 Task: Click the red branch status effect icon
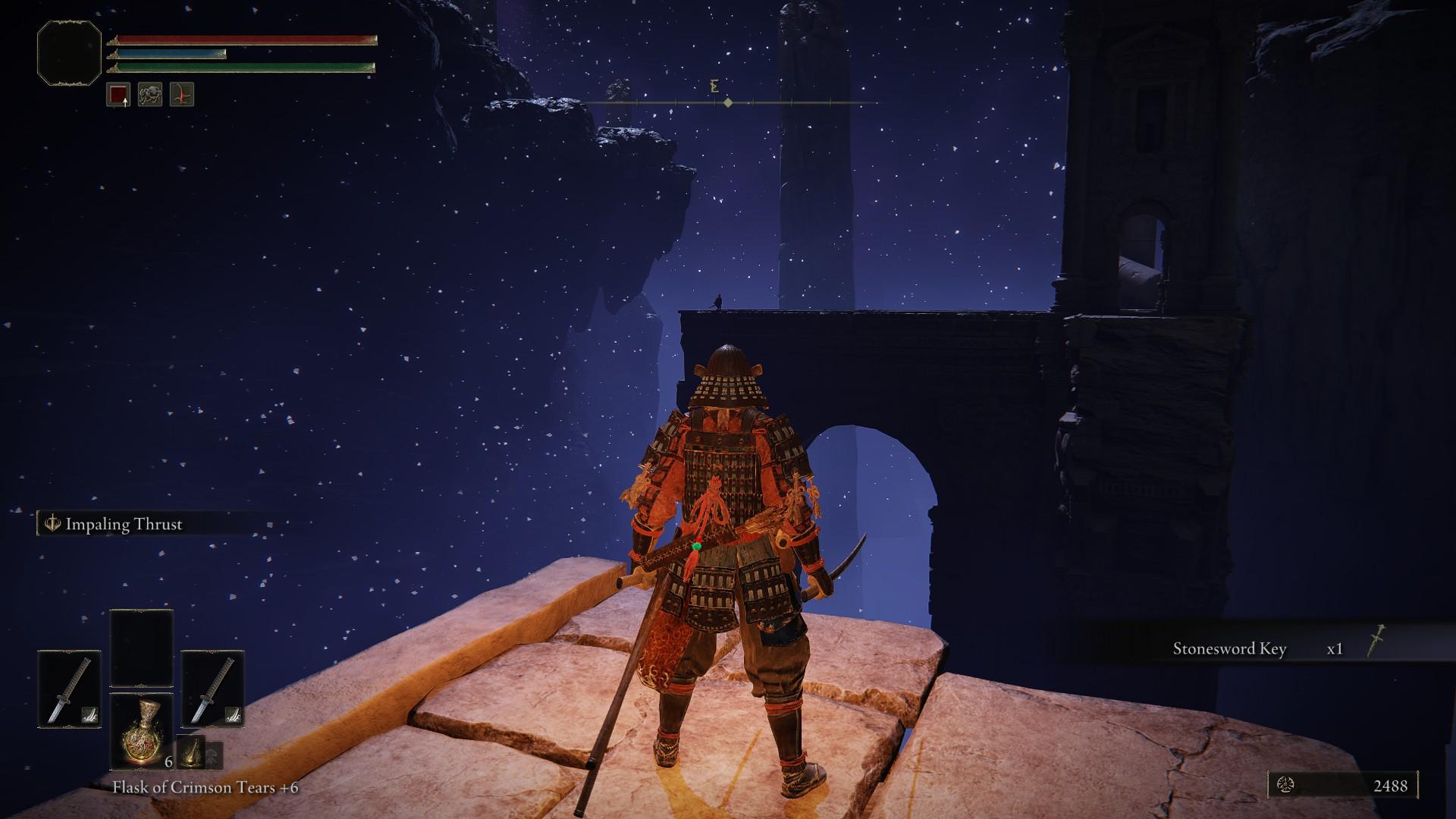click(x=182, y=95)
